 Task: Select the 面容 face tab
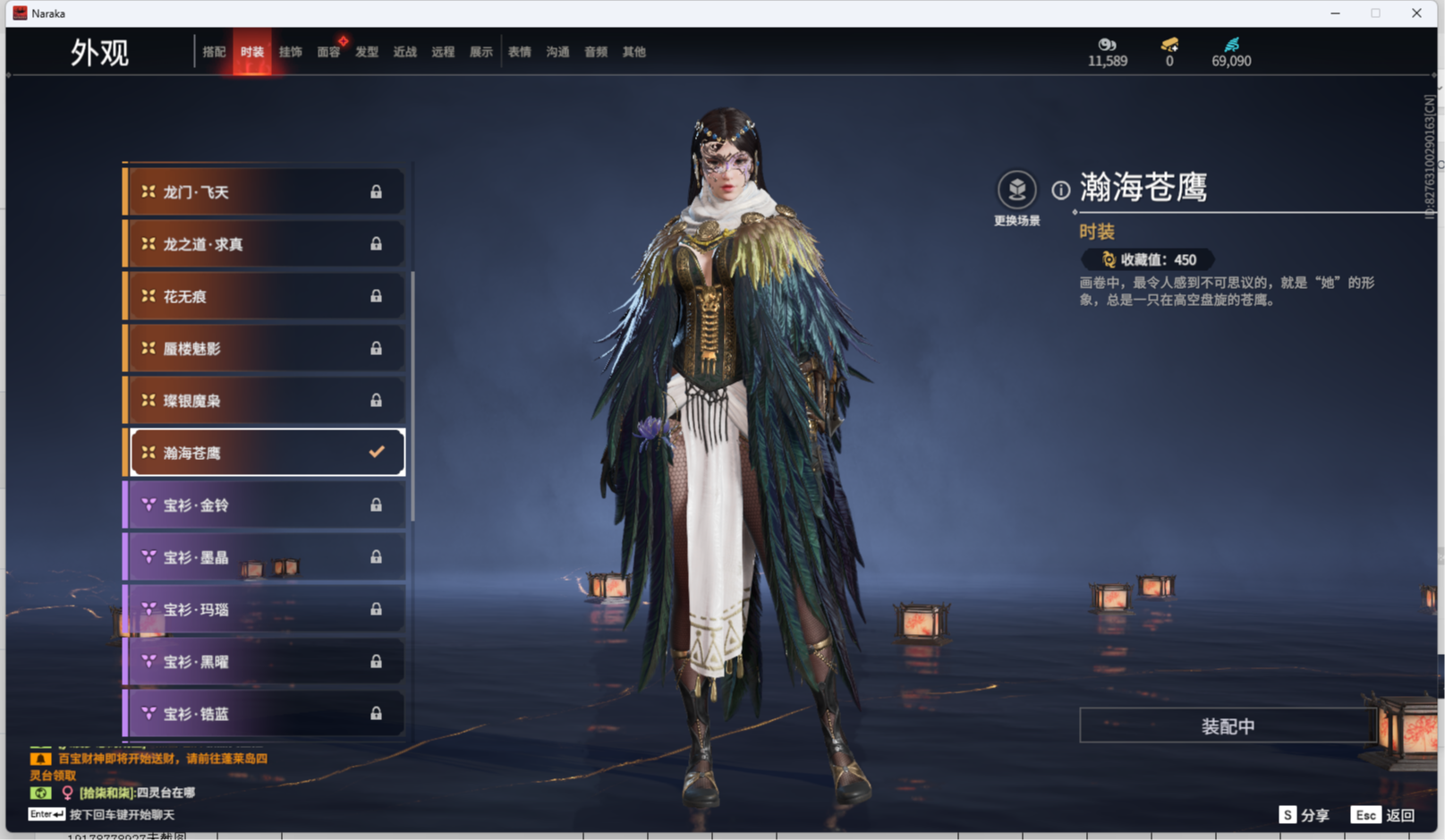[328, 52]
